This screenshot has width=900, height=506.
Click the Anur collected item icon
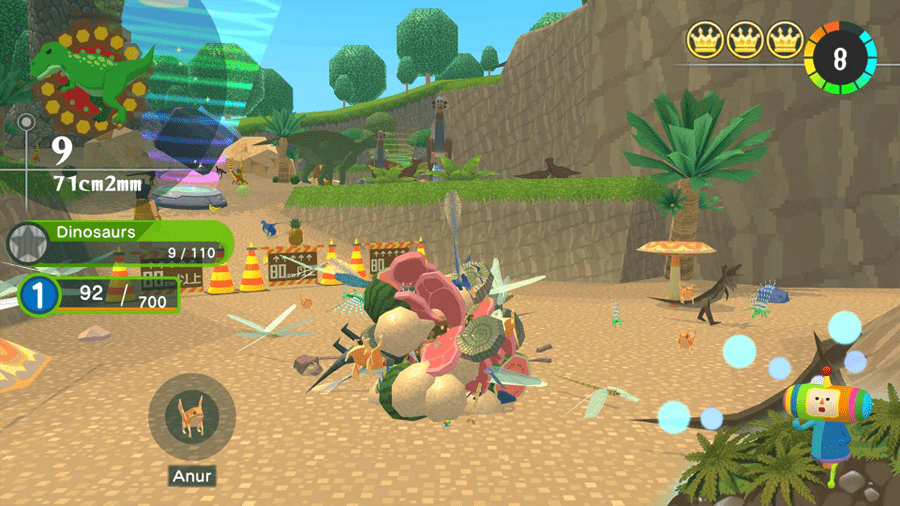pos(191,416)
